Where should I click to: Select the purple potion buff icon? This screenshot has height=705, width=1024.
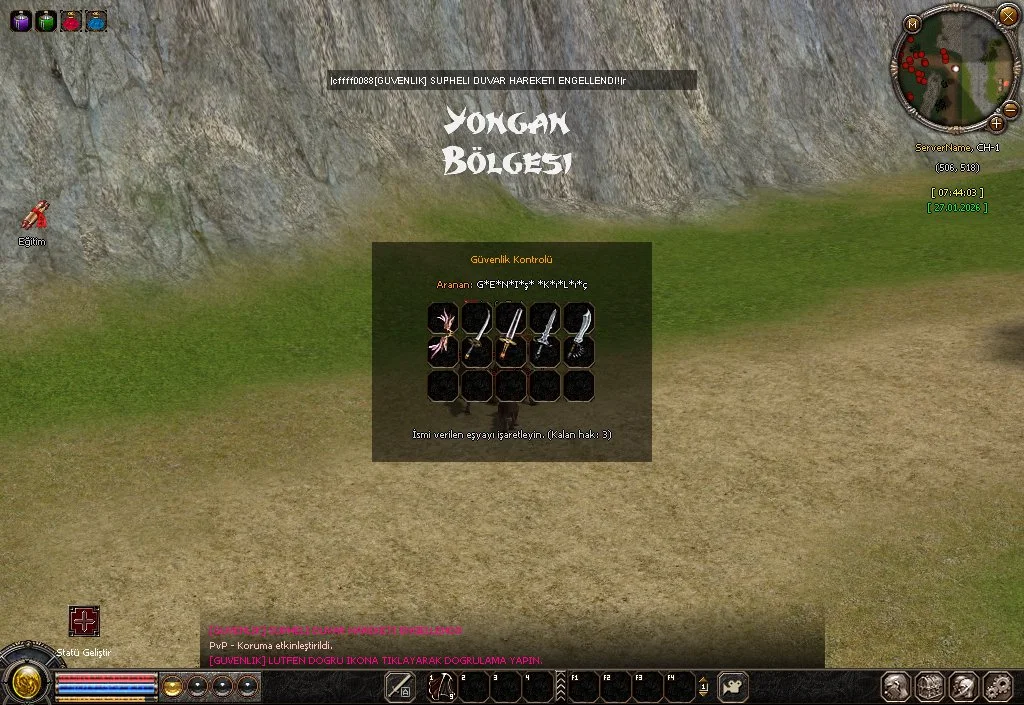click(x=20, y=20)
